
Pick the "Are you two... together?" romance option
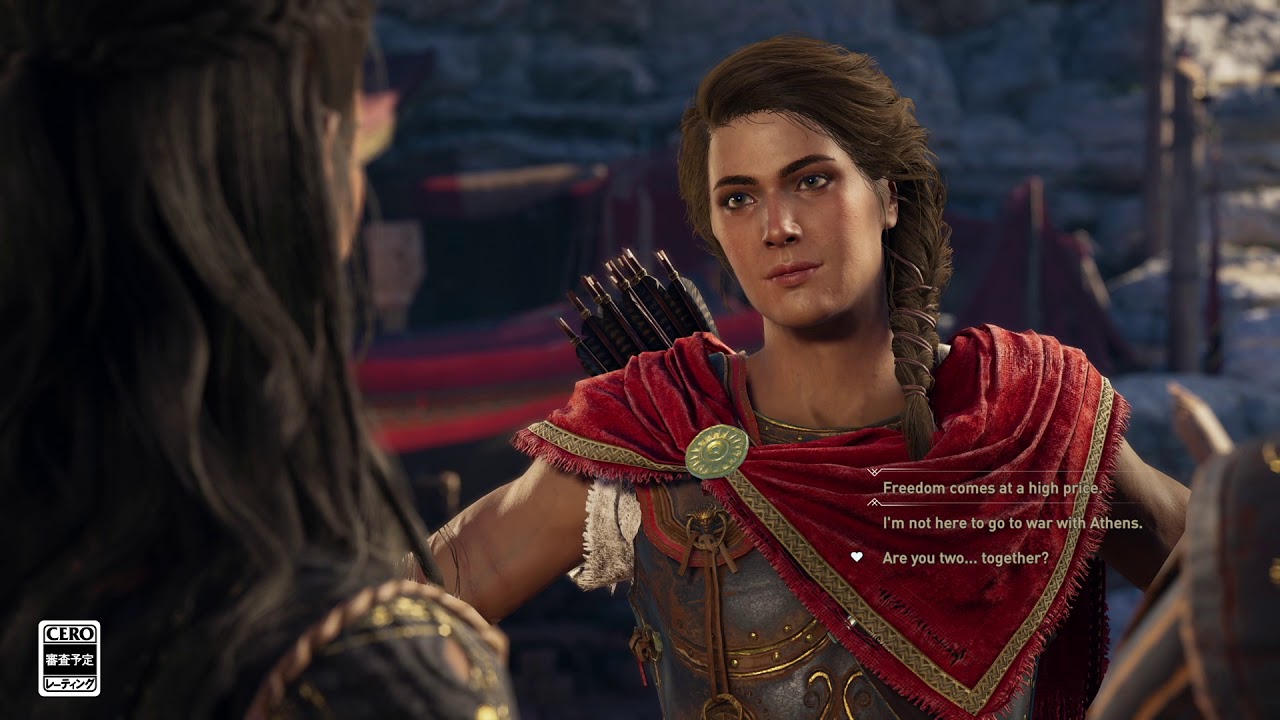tap(965, 558)
